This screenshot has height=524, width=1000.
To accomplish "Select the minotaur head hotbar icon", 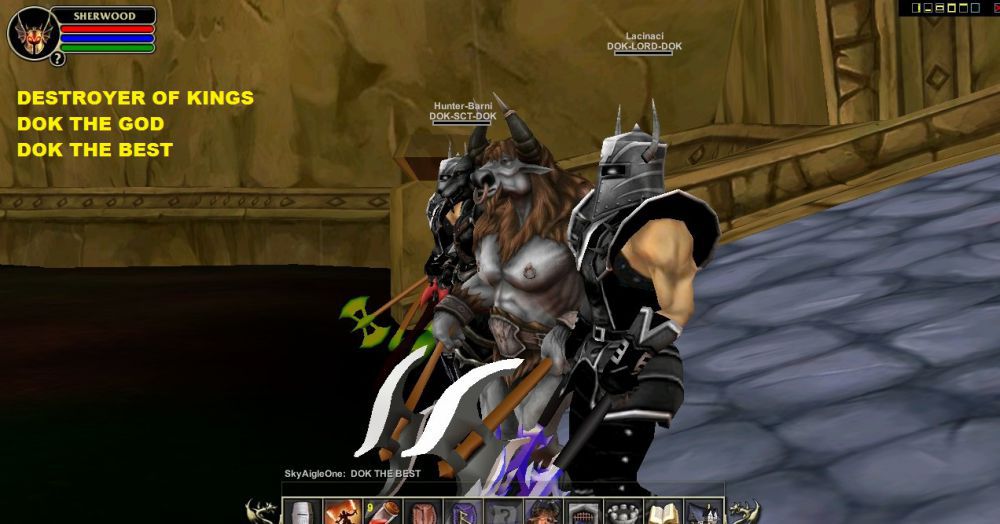I will pyautogui.click(x=541, y=514).
